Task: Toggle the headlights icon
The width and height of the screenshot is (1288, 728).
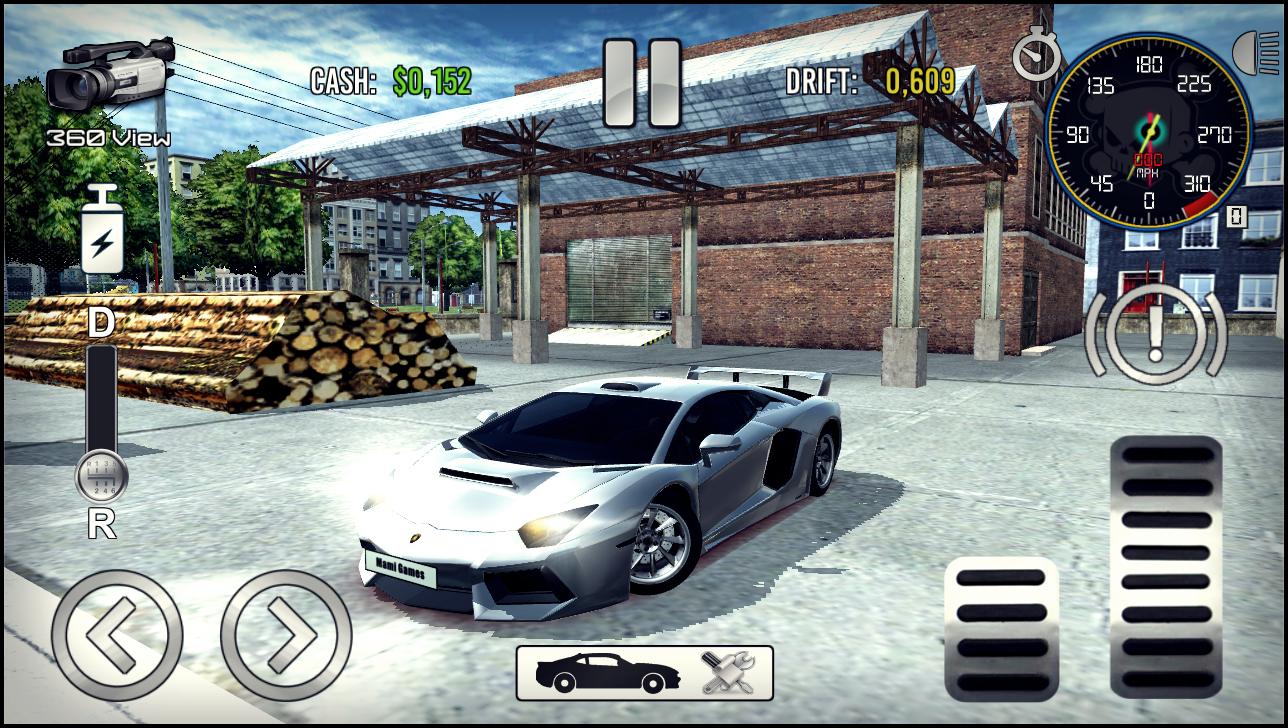Action: (x=1259, y=53)
